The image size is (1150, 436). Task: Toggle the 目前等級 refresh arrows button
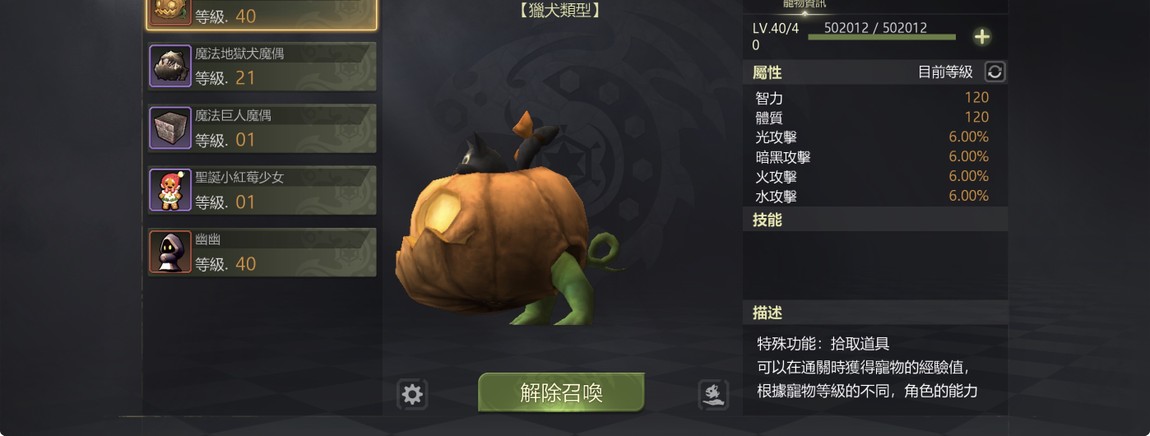coord(995,72)
